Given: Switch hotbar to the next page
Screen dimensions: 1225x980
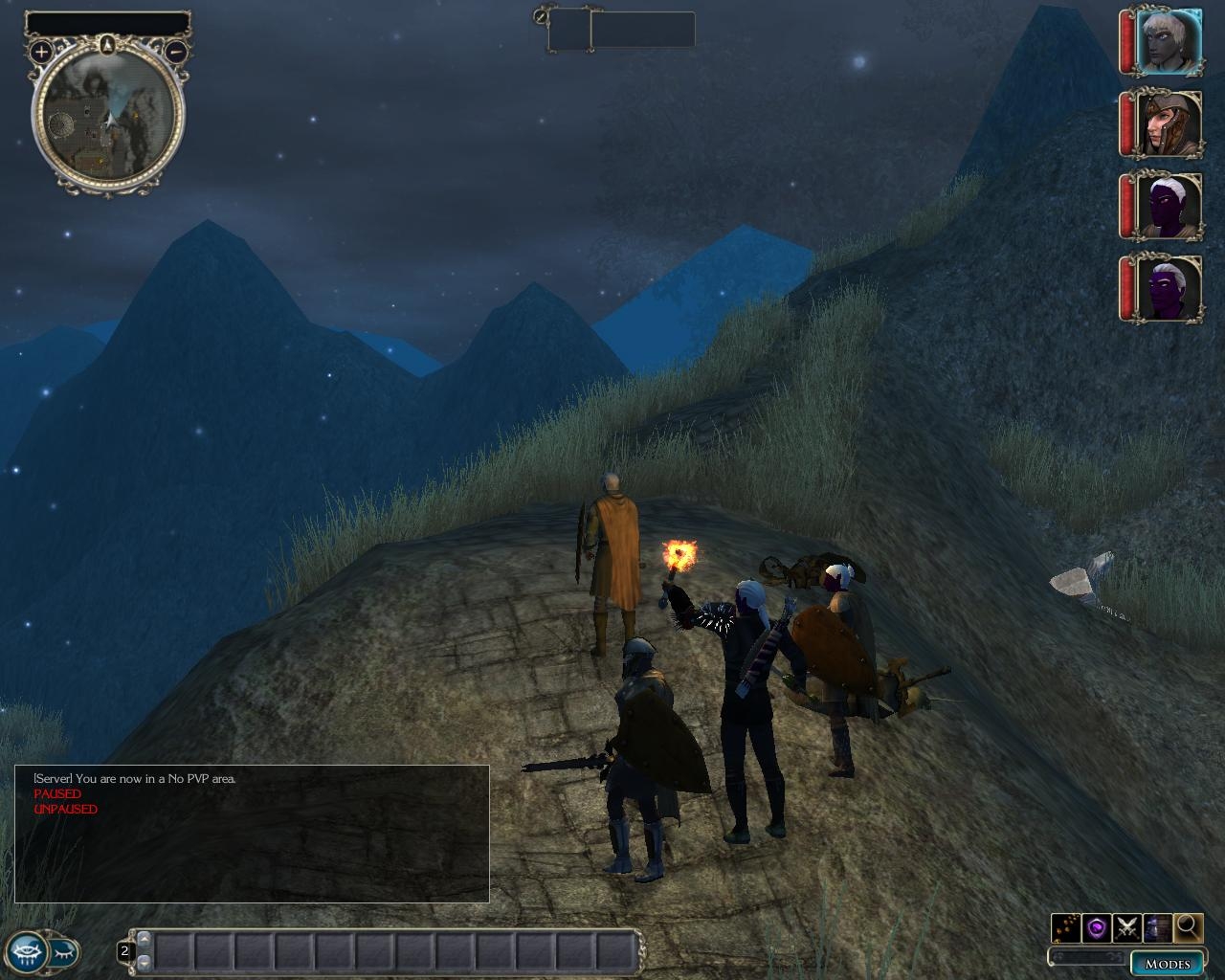Looking at the screenshot, I should point(145,961).
